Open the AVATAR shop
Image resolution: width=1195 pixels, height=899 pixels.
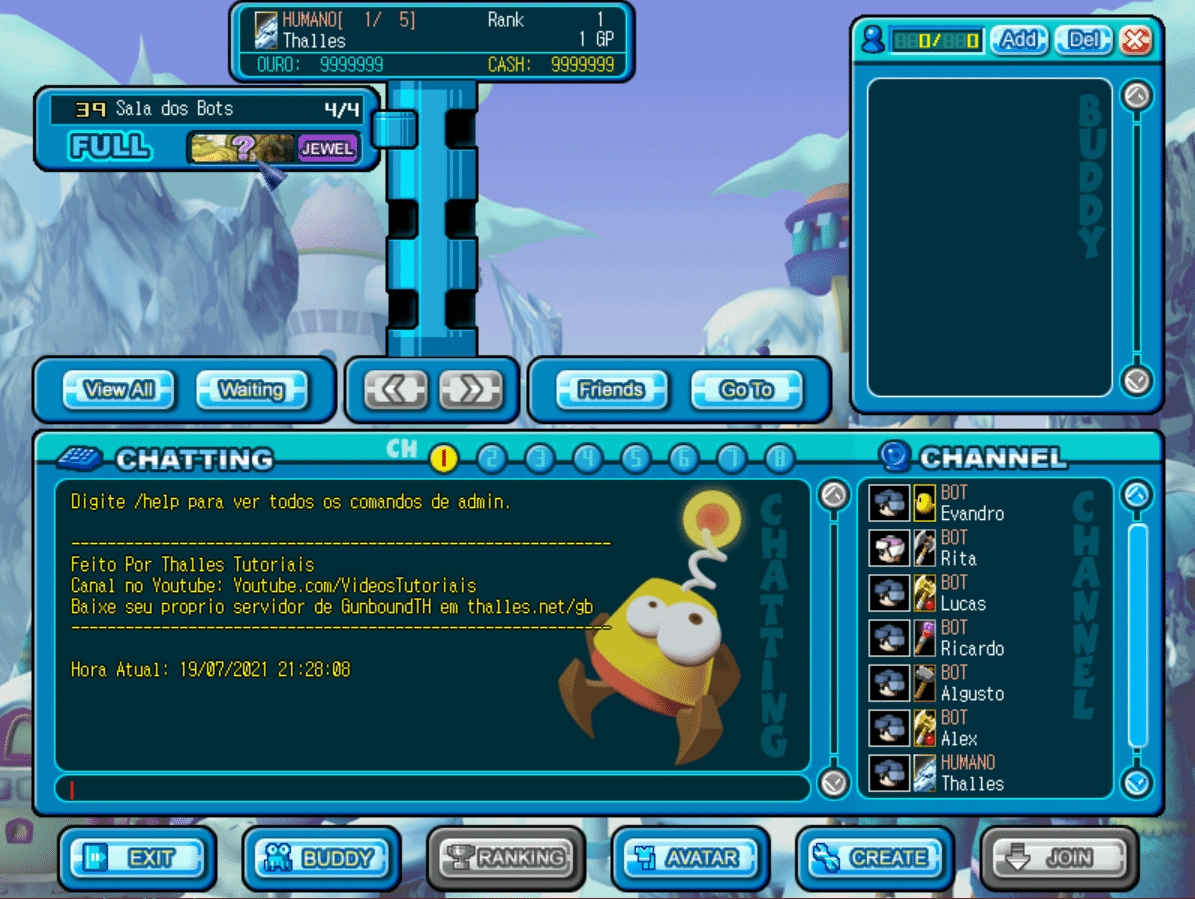(x=691, y=858)
